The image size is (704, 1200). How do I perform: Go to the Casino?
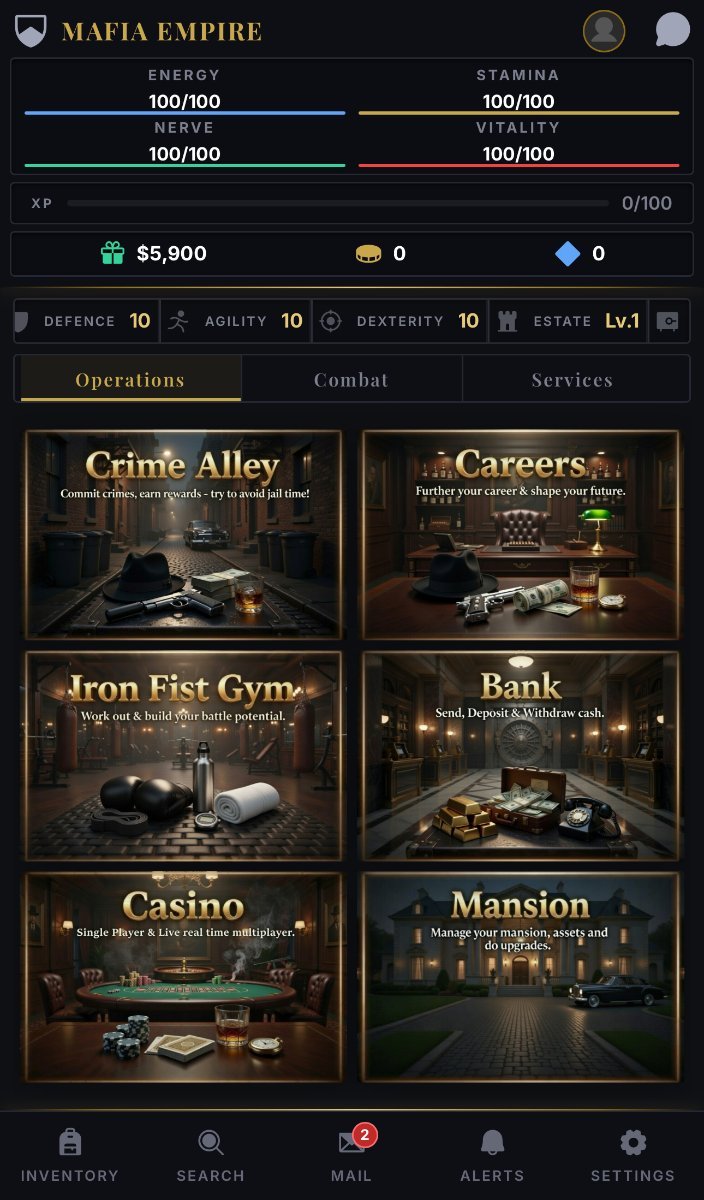pyautogui.click(x=184, y=977)
